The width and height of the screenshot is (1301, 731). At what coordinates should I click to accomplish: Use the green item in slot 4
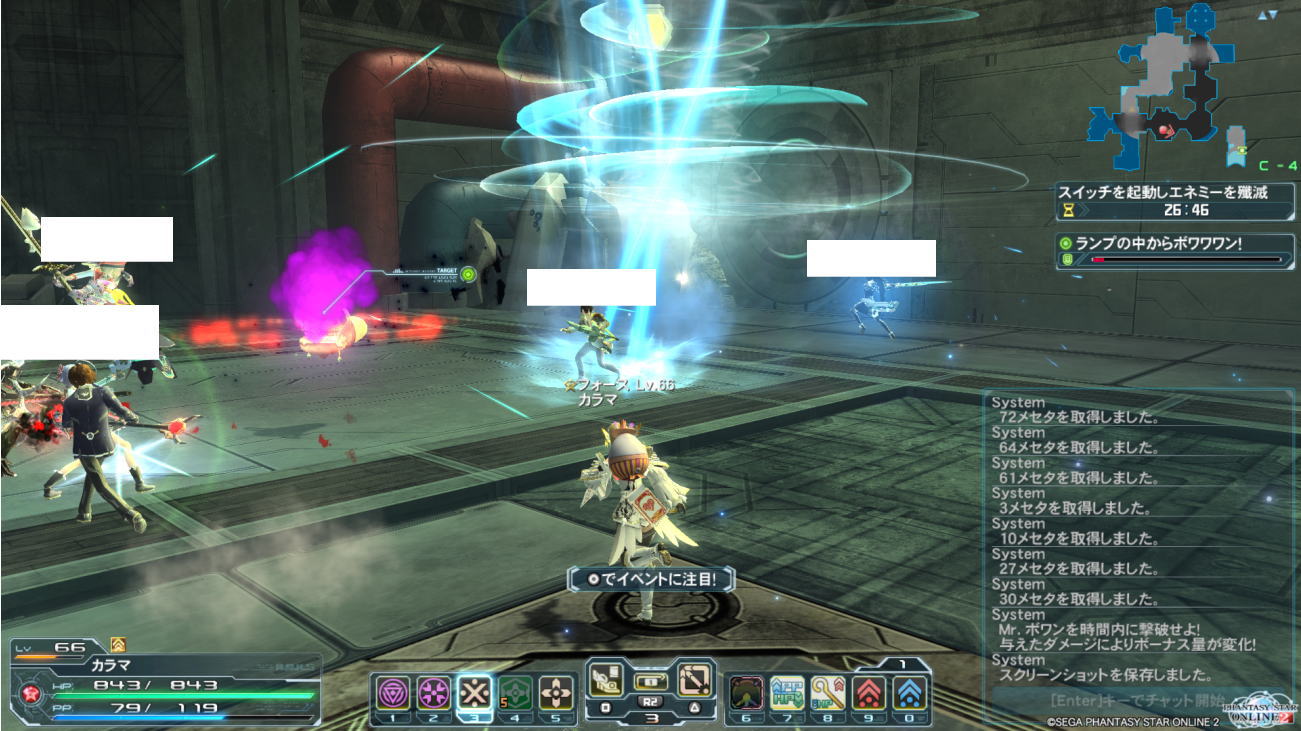coord(514,693)
